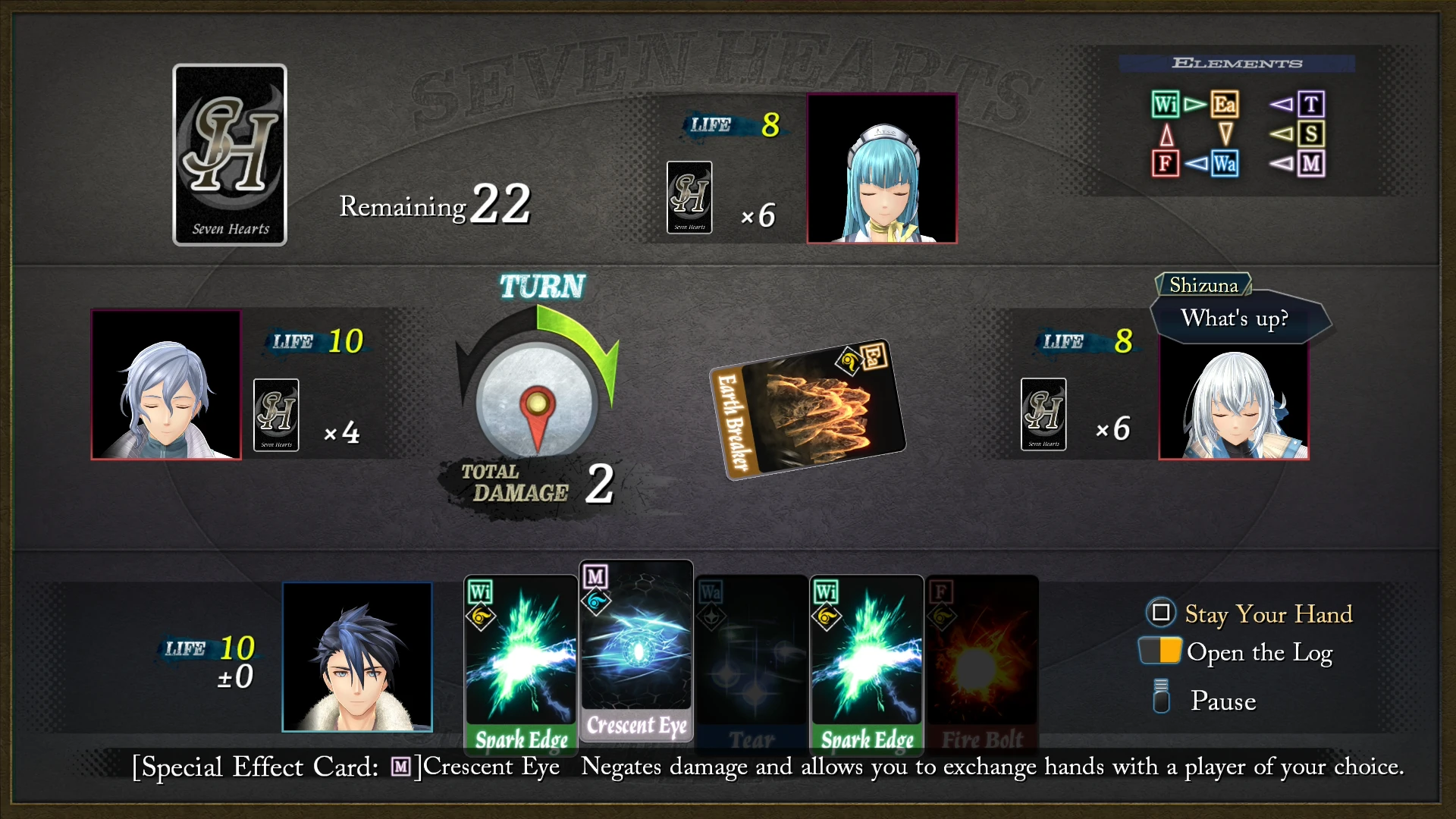Select the Crescent Eye card
Screen dimensions: 1456x819
point(636,651)
